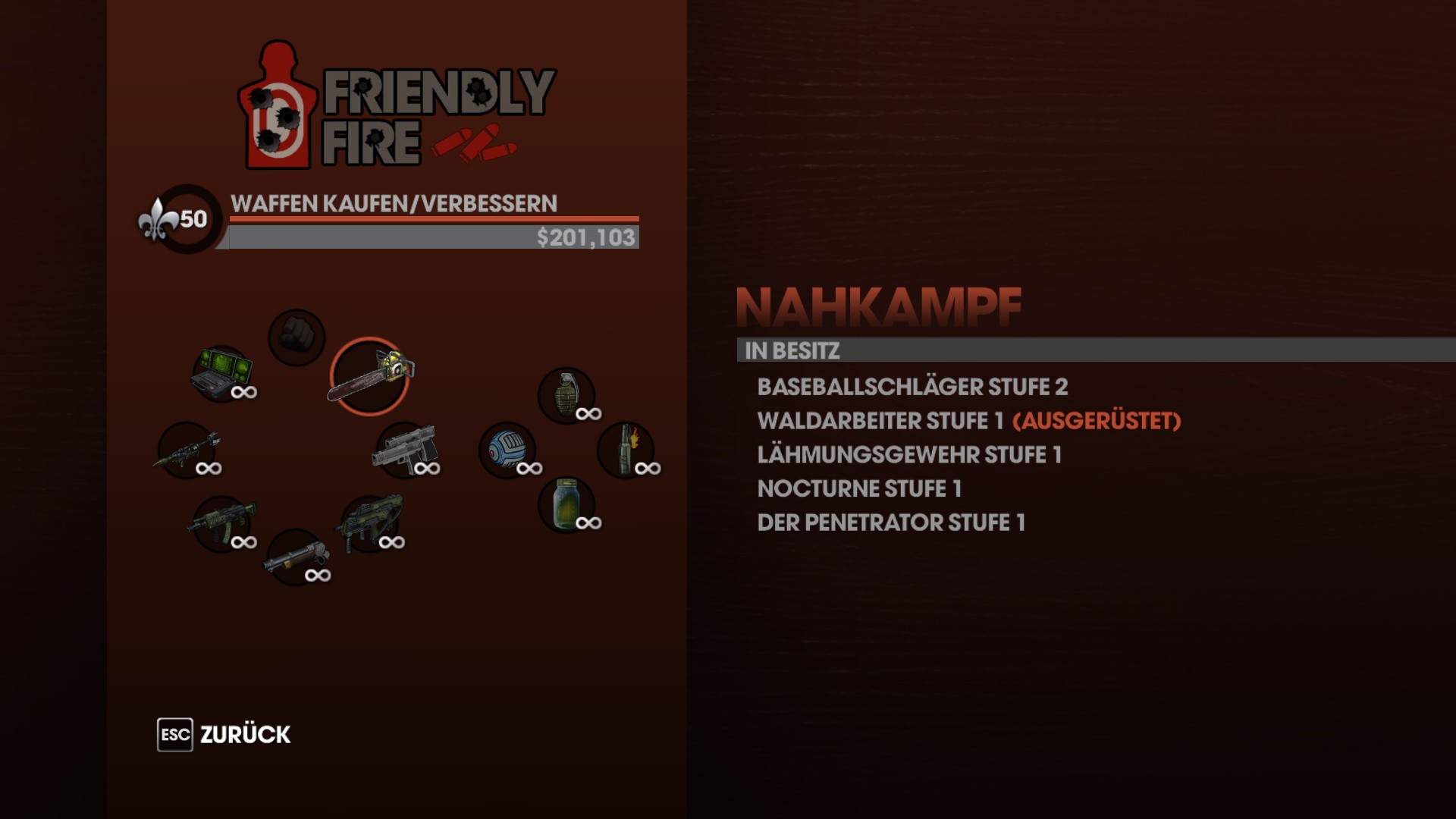1456x819 pixels.
Task: Select the dual pistols weapon slot
Action: tap(406, 450)
